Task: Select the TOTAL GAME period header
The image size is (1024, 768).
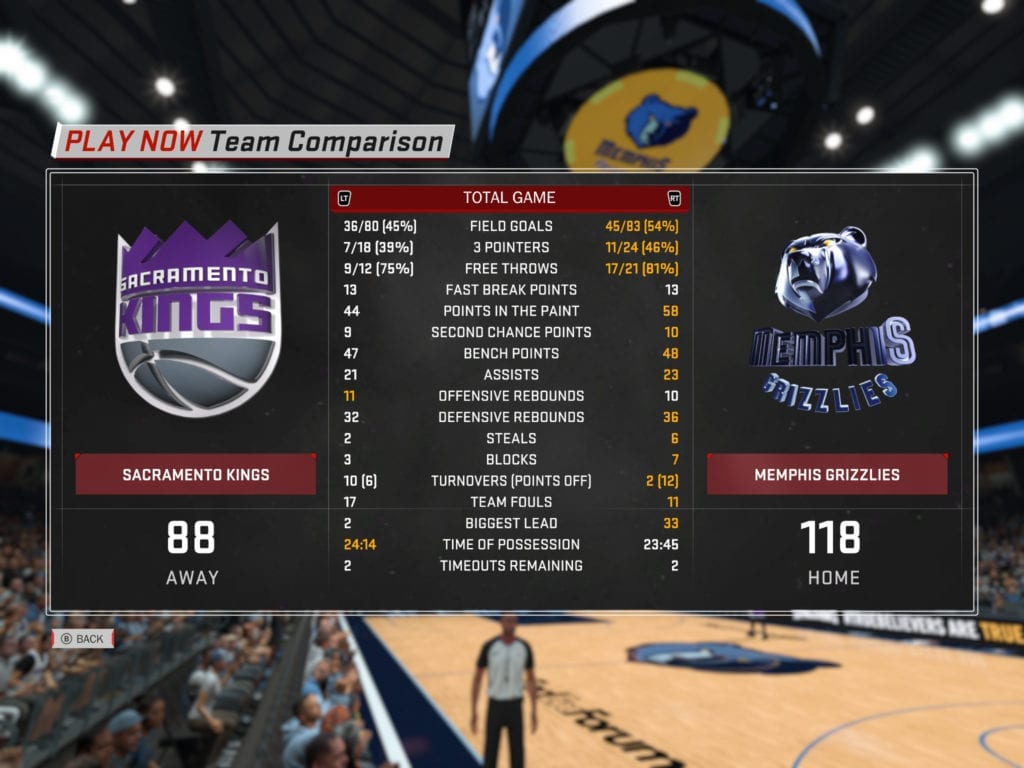Action: pyautogui.click(x=509, y=198)
